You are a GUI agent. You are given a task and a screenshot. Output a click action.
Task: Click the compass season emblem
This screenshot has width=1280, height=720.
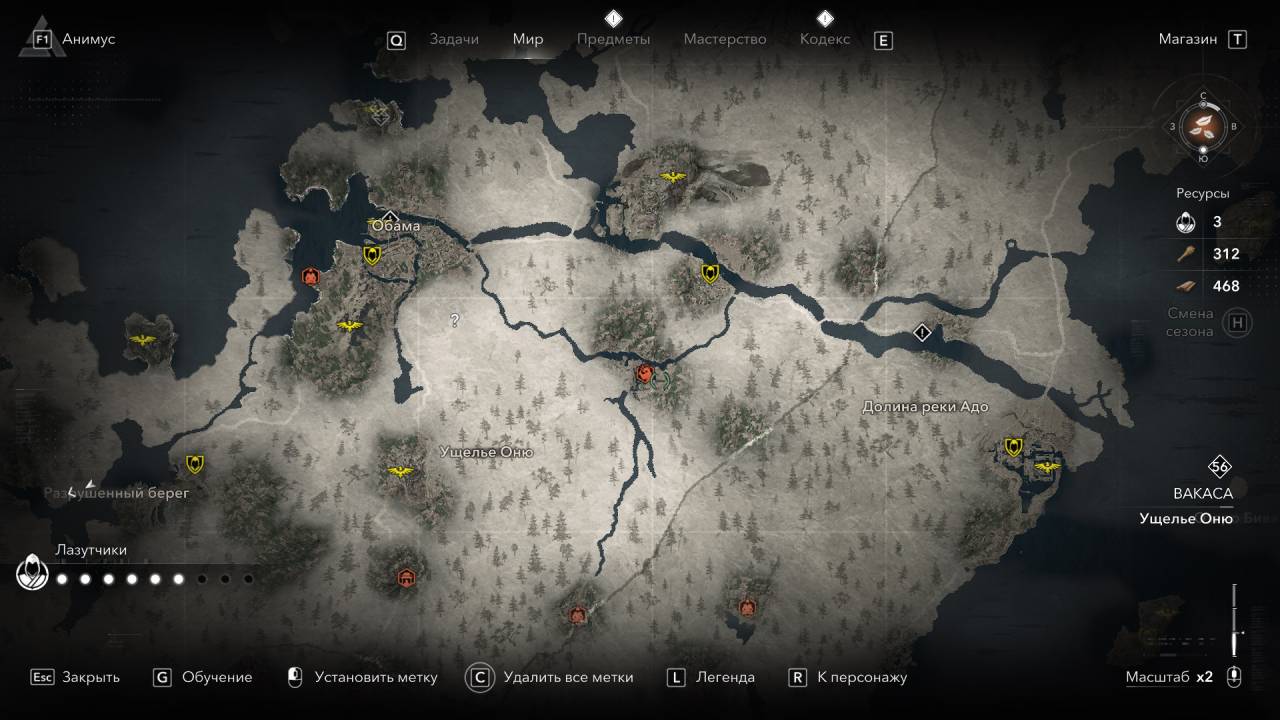[x=1203, y=126]
